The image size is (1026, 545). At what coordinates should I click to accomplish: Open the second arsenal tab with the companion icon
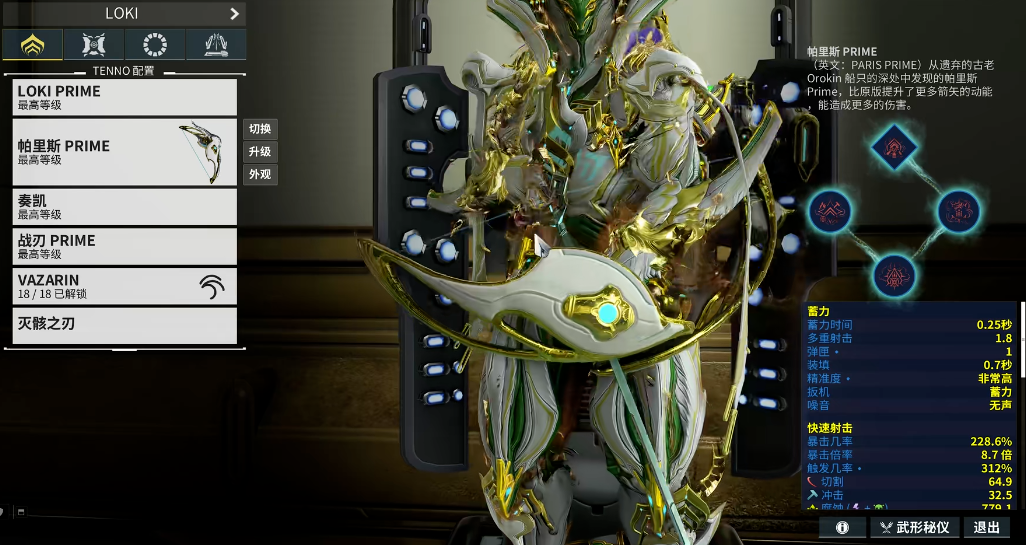pos(94,44)
